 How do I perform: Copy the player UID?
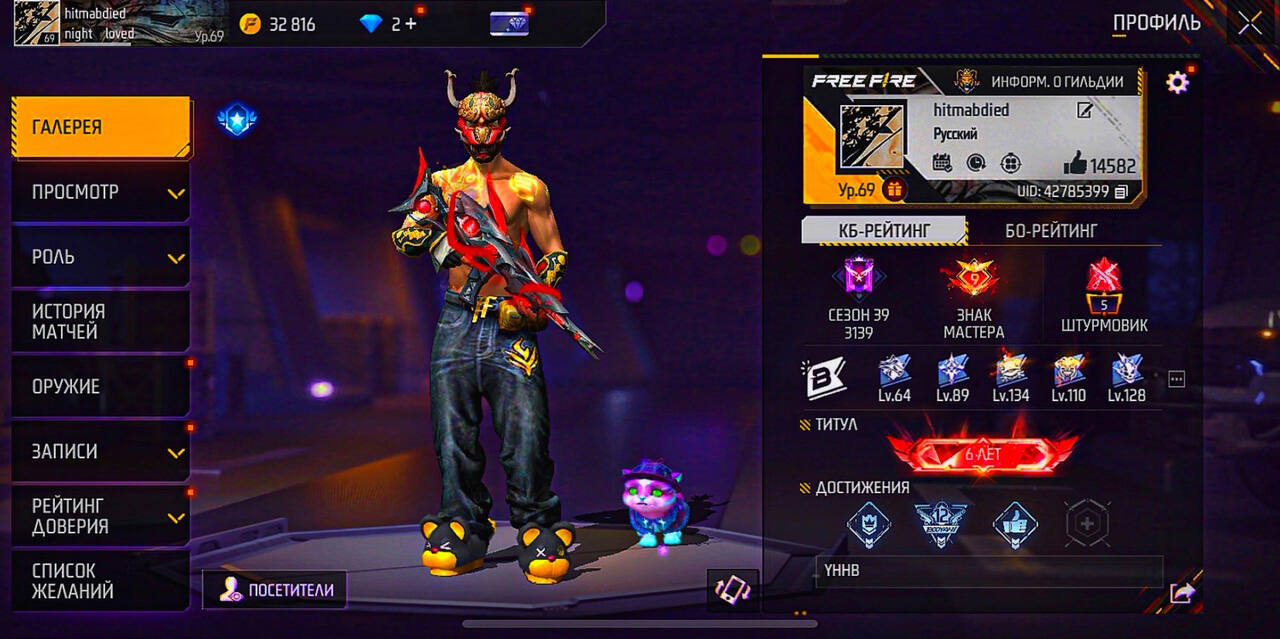1121,191
